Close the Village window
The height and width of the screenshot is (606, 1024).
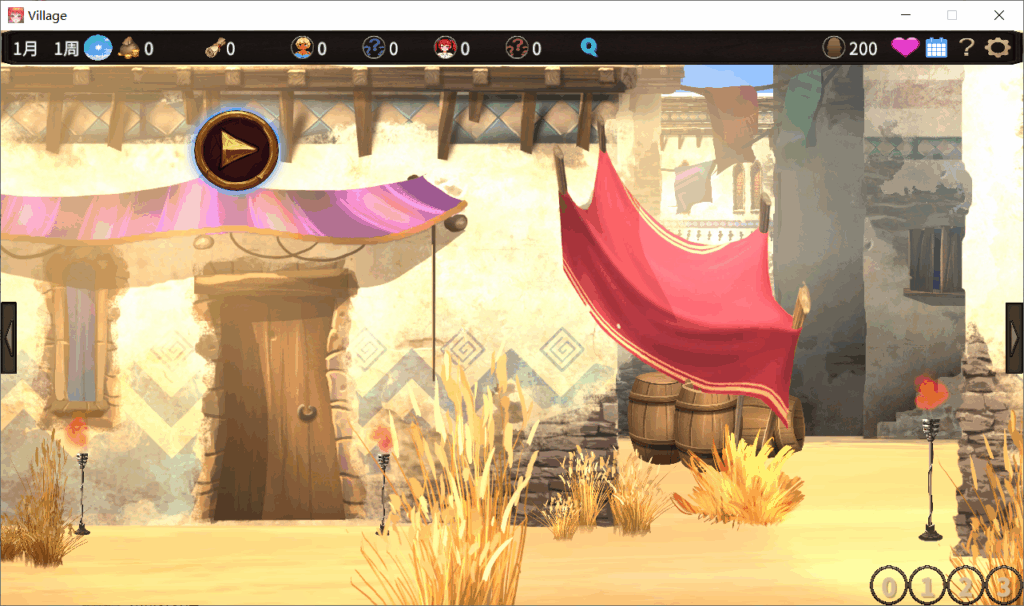(998, 15)
